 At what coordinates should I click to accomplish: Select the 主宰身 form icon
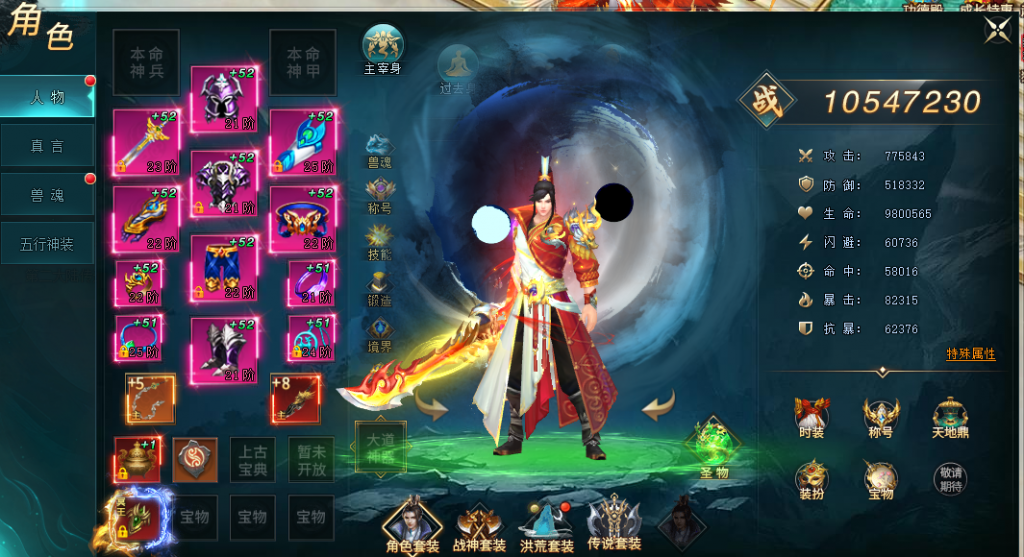click(383, 50)
